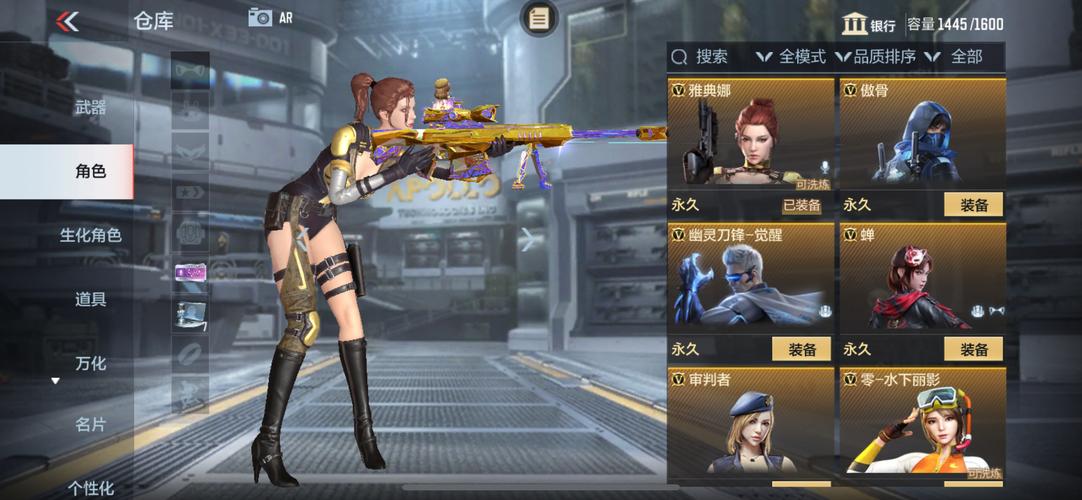1082x500 pixels.
Task: Open the 银行 bank
Action: 868,24
